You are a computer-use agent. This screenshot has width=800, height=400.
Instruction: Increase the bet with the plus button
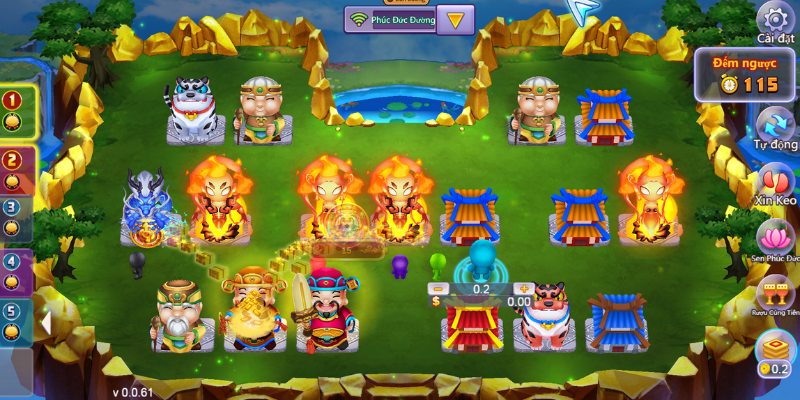pyautogui.click(x=525, y=289)
